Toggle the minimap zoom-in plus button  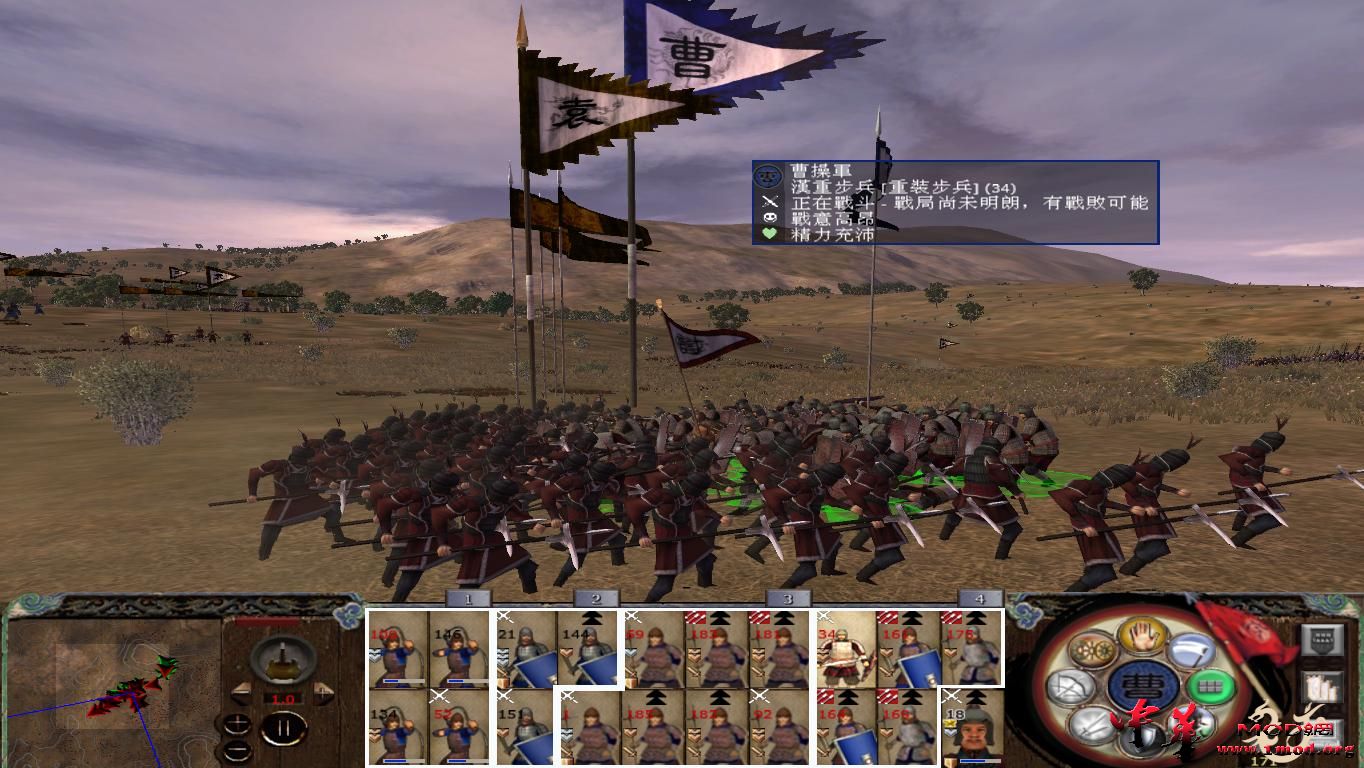click(238, 725)
